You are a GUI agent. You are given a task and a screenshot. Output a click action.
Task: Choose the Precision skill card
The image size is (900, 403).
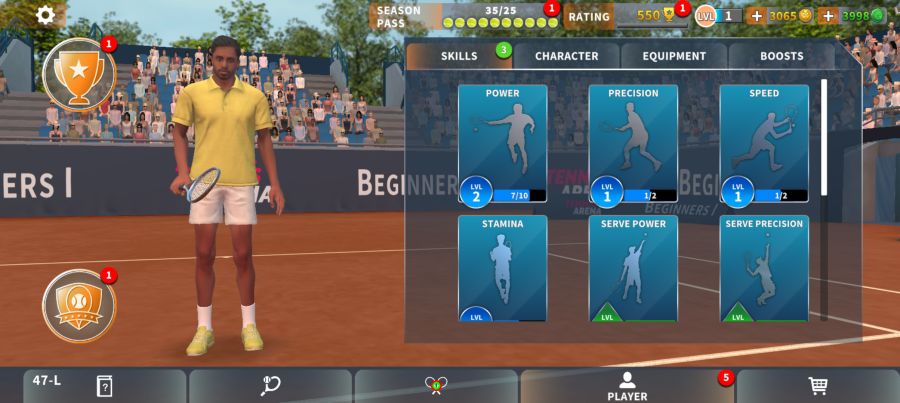(633, 144)
